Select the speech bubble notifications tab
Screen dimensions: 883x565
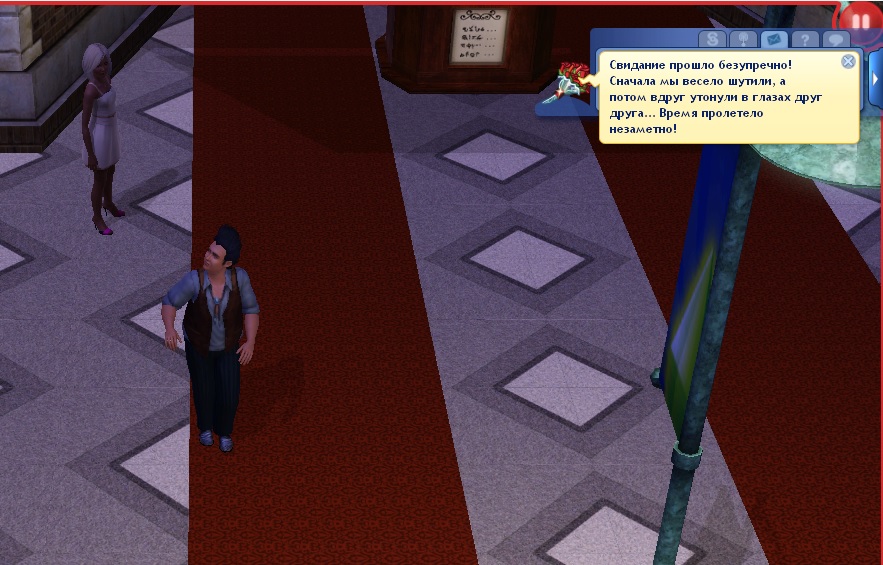[835, 40]
